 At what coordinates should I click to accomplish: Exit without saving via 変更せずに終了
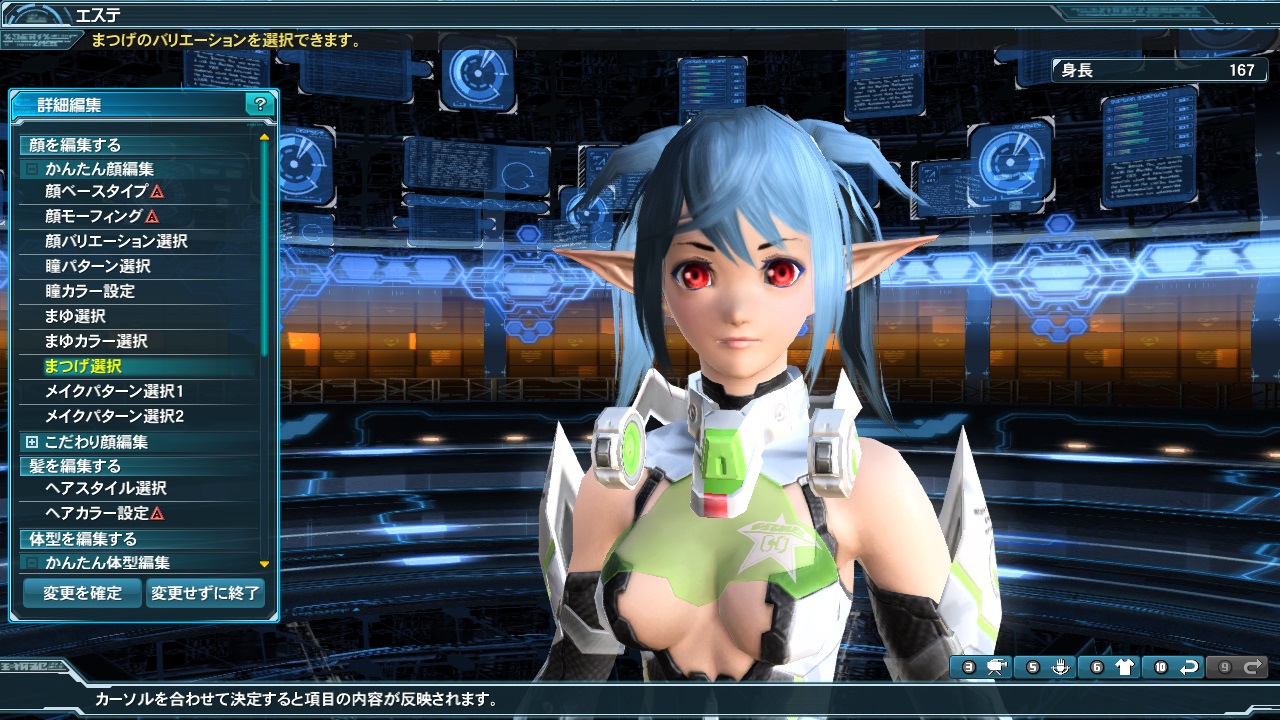tap(205, 592)
